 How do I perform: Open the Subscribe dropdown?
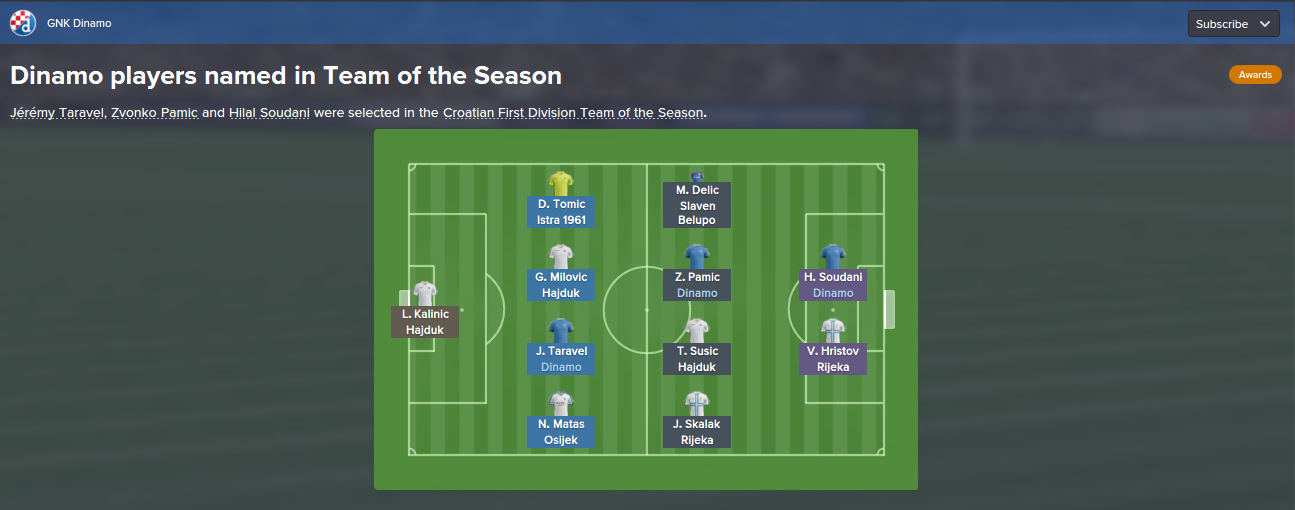[x=1233, y=24]
